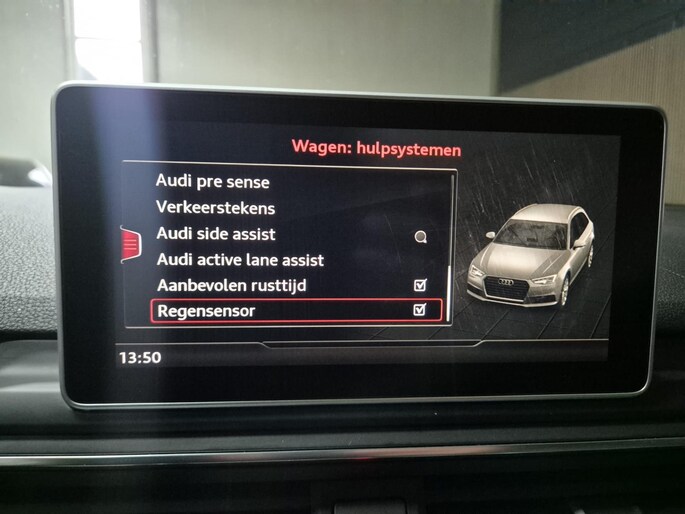Untick the Regensensor checkbox
The width and height of the screenshot is (685, 514).
(x=420, y=311)
